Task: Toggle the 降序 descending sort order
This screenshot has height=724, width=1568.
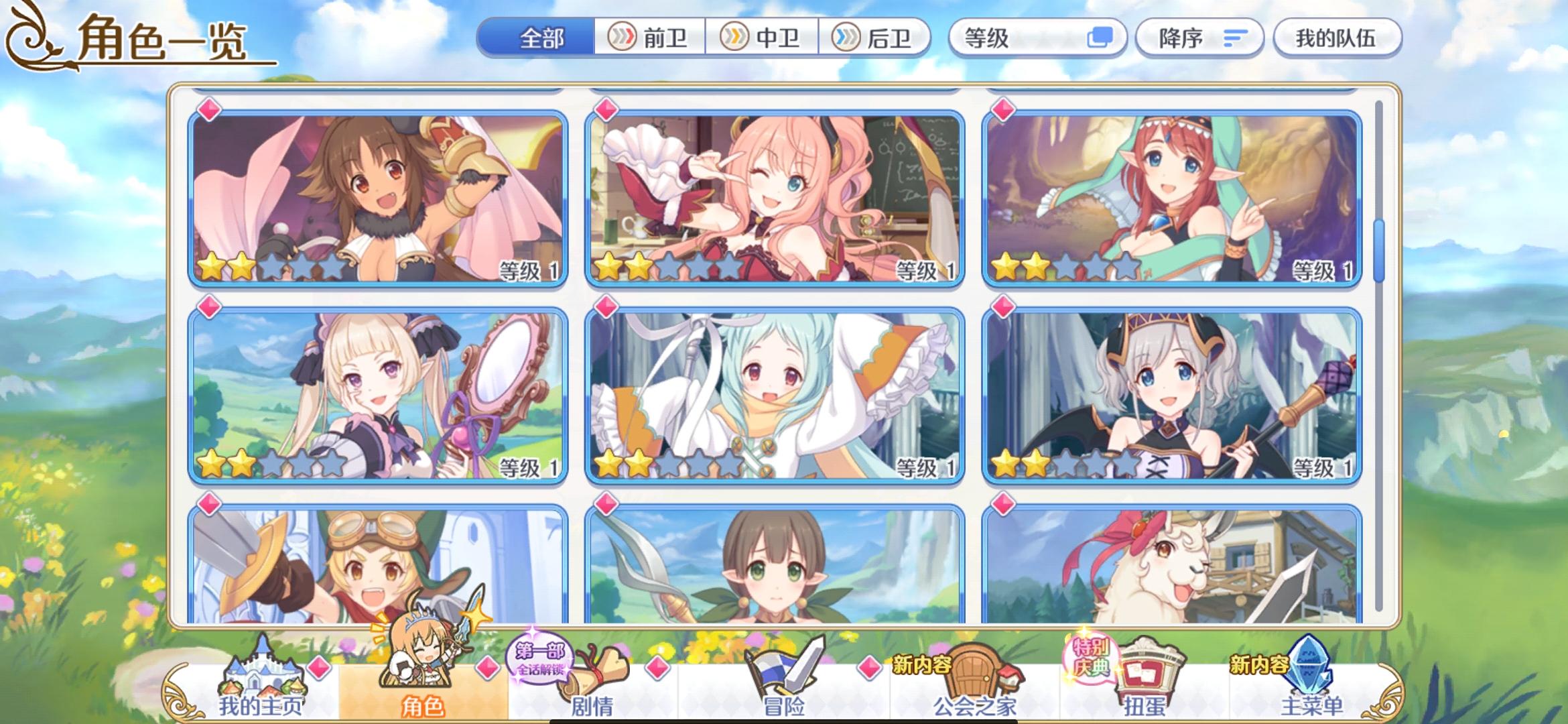Action: point(1199,38)
